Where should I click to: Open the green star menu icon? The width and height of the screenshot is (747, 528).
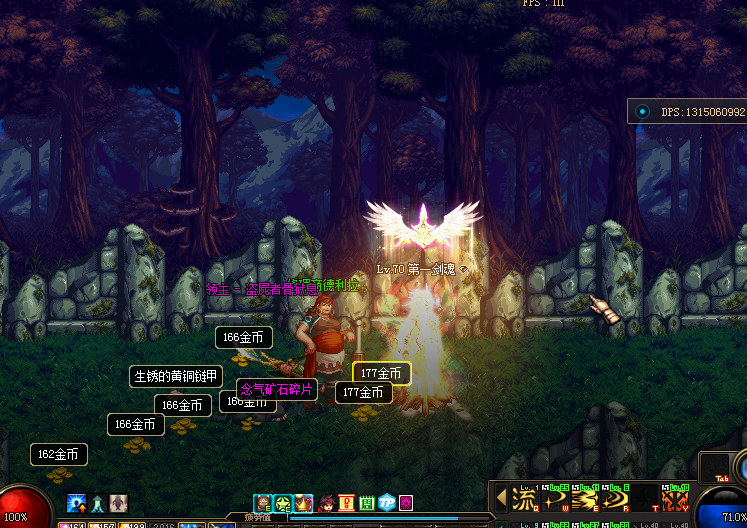[283, 502]
